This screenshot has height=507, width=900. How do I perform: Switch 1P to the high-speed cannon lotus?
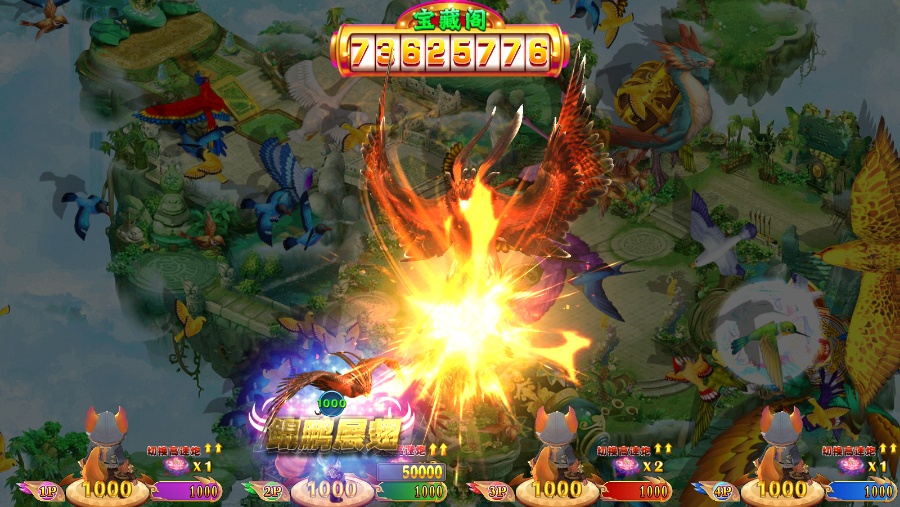click(177, 466)
